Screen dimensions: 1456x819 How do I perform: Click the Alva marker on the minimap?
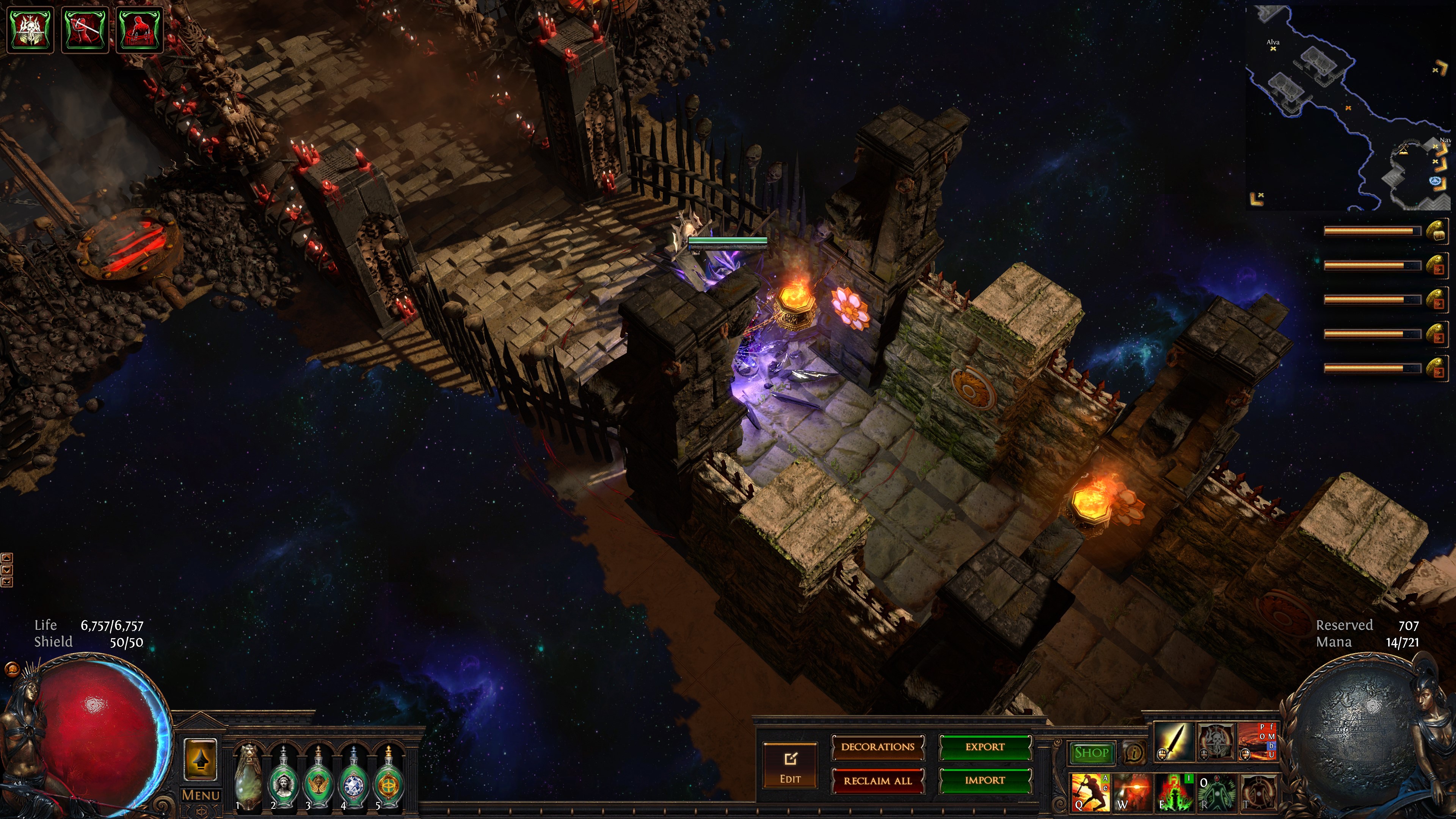(1273, 49)
